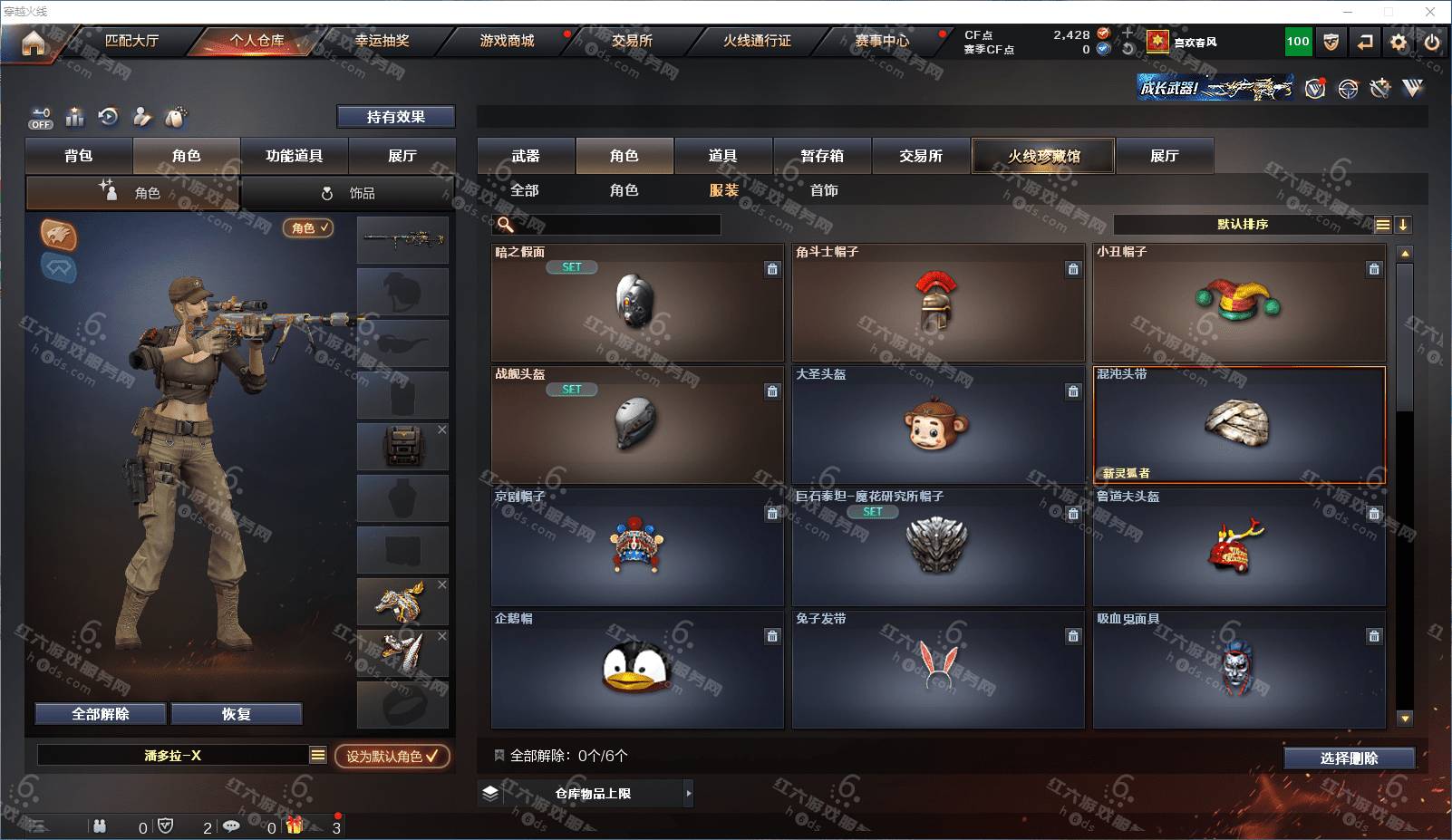Click the 恢复 button

click(x=236, y=714)
